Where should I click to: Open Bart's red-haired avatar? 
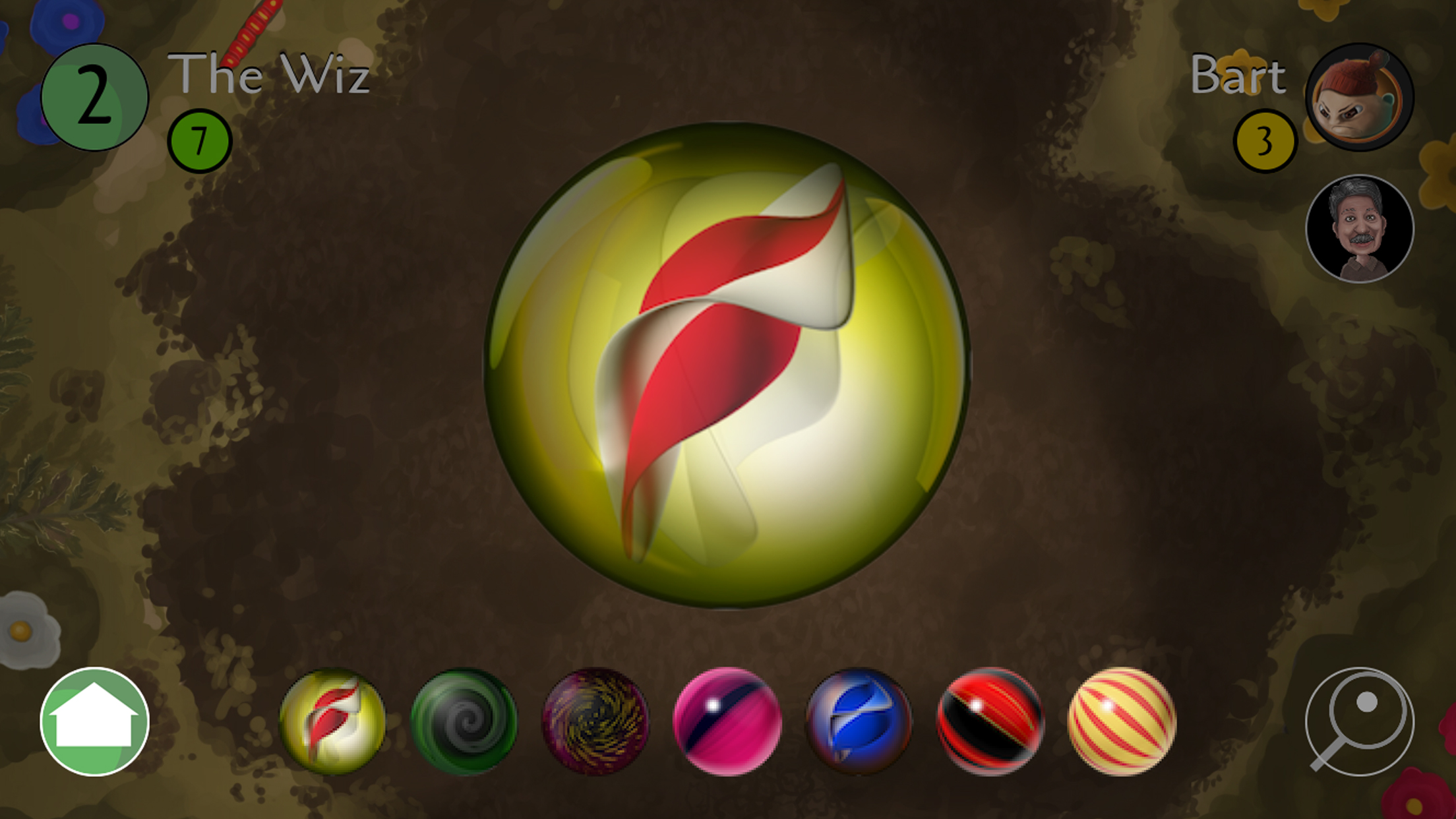[1359, 98]
